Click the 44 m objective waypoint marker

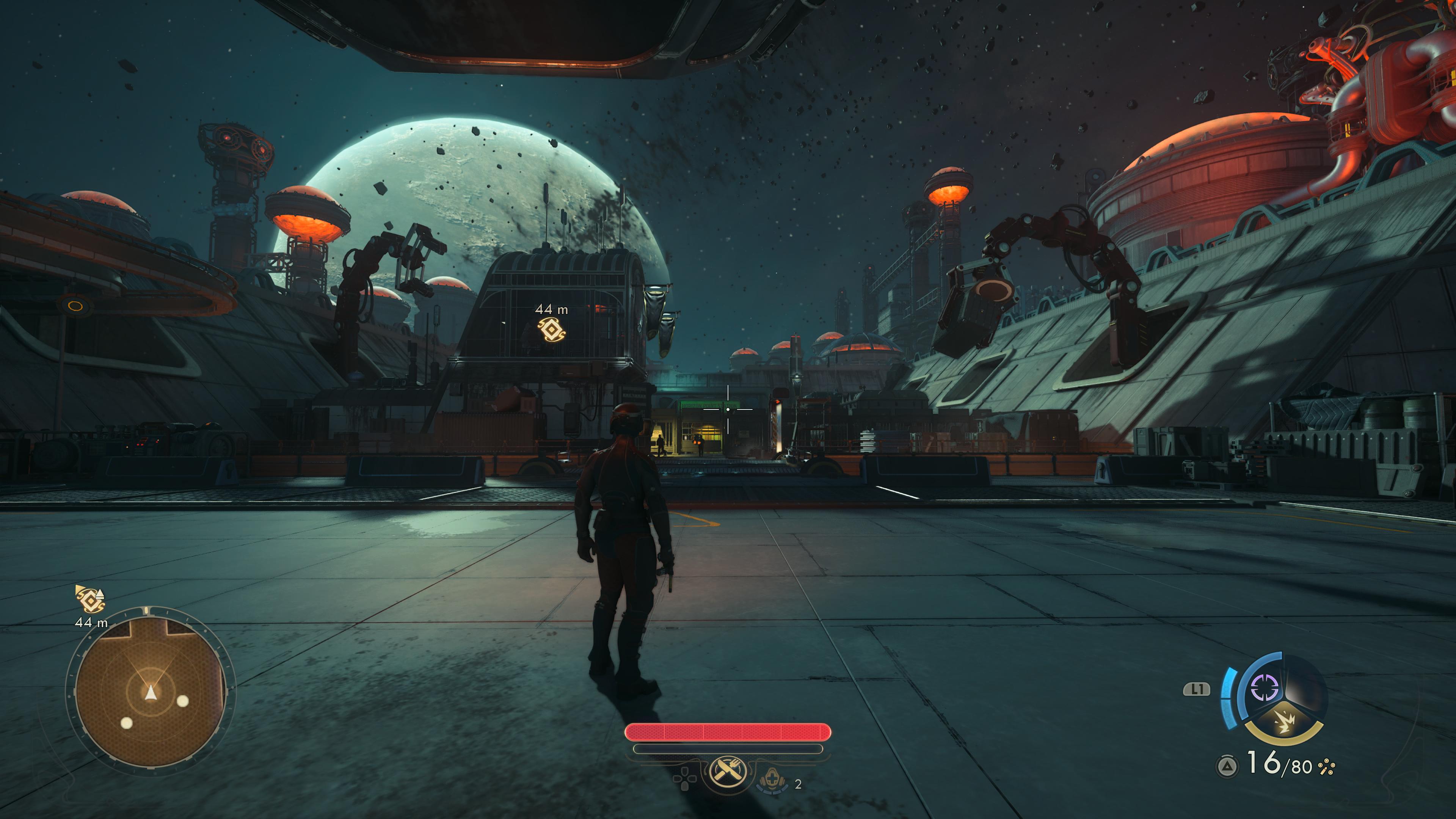[x=551, y=329]
